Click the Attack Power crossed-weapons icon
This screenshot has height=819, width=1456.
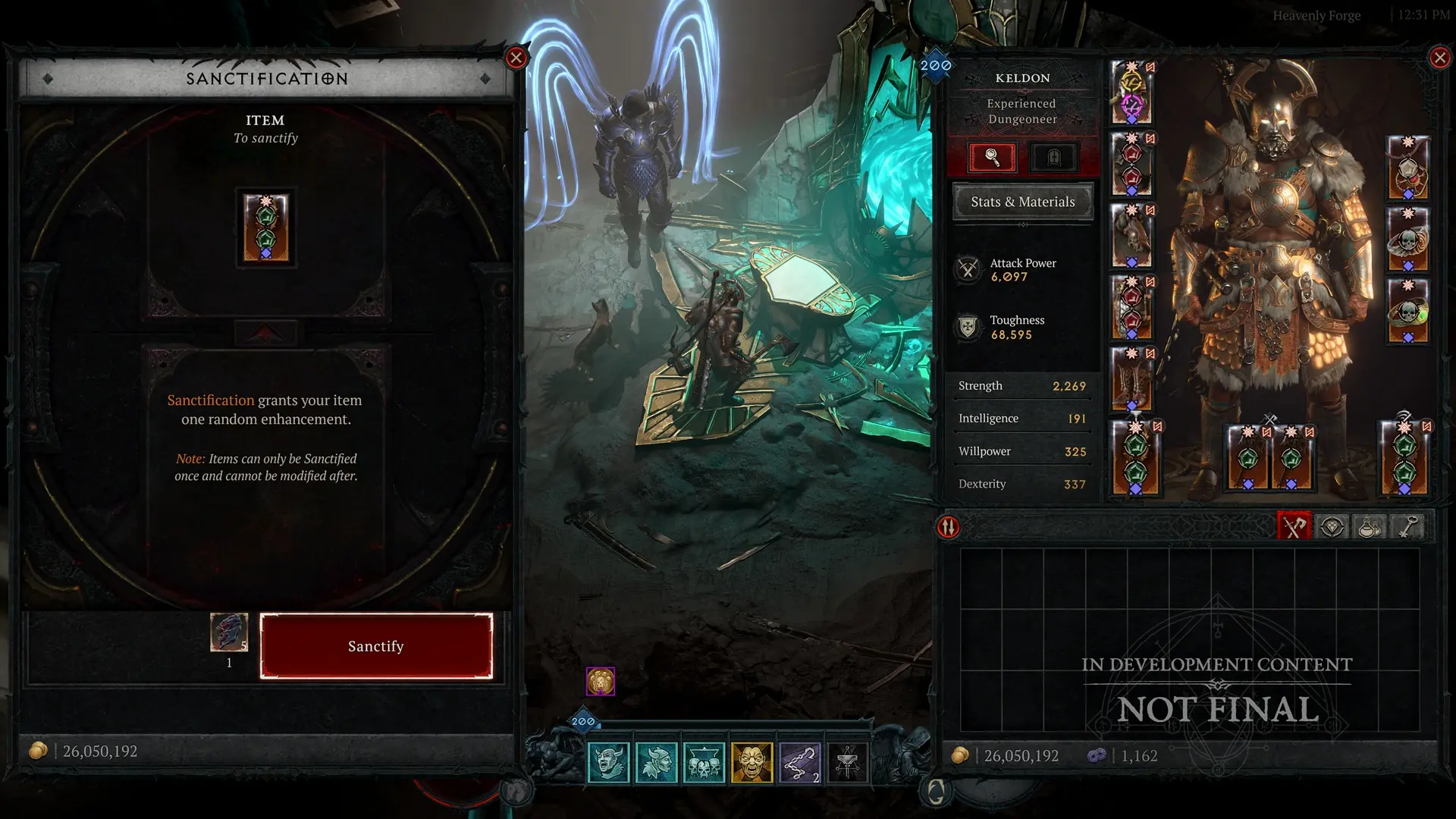968,269
